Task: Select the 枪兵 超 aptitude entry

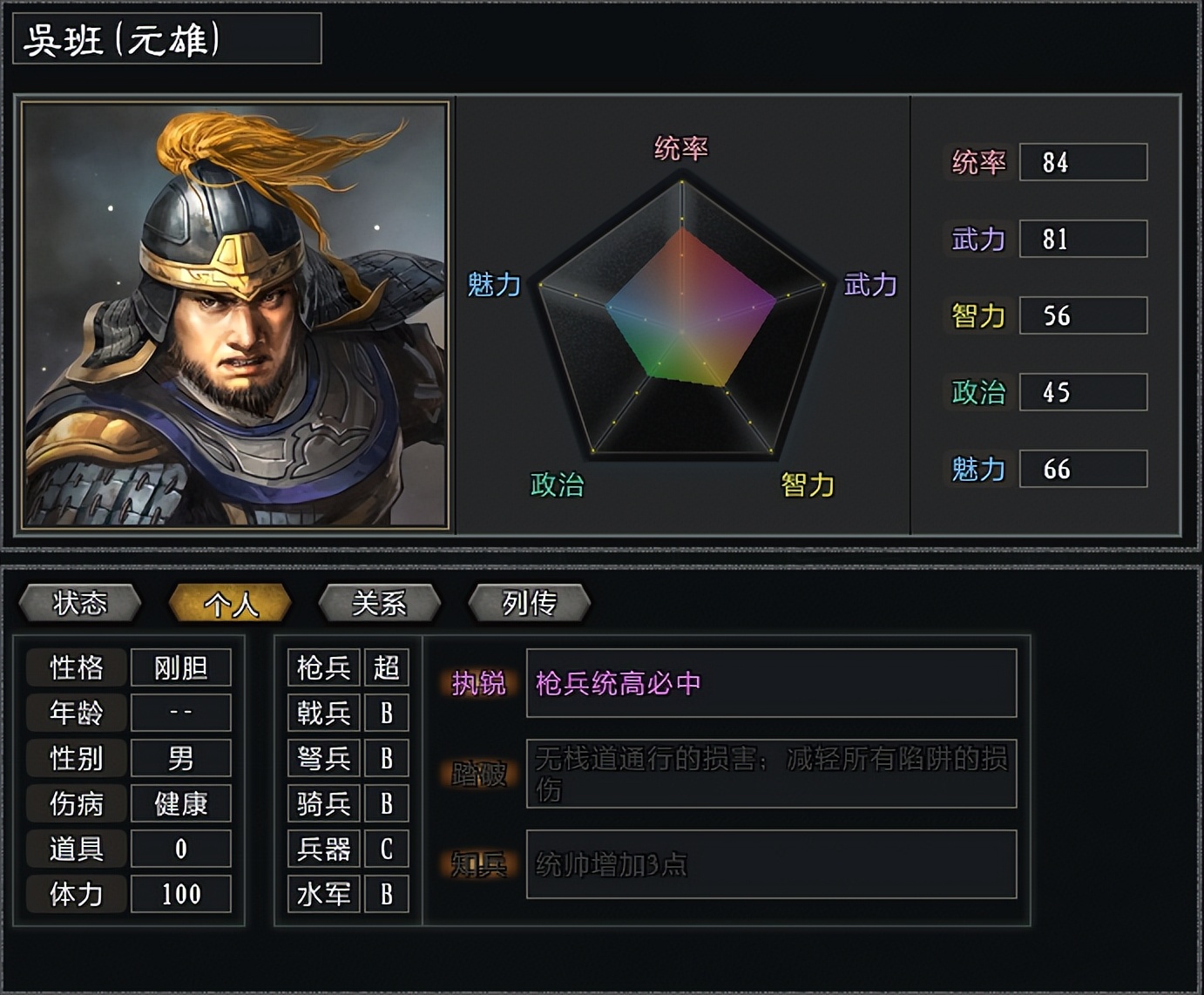Action: pos(348,668)
